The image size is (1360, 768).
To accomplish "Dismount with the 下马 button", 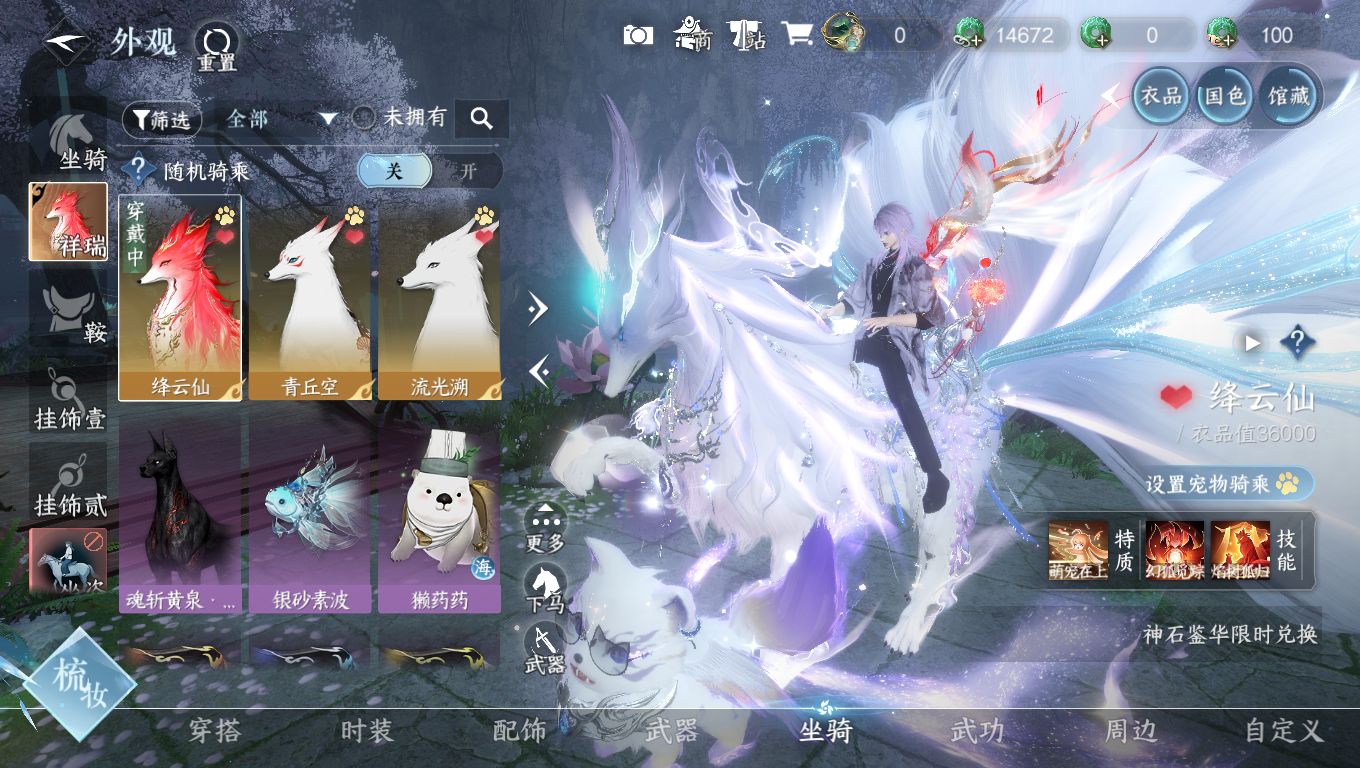I will (x=545, y=587).
